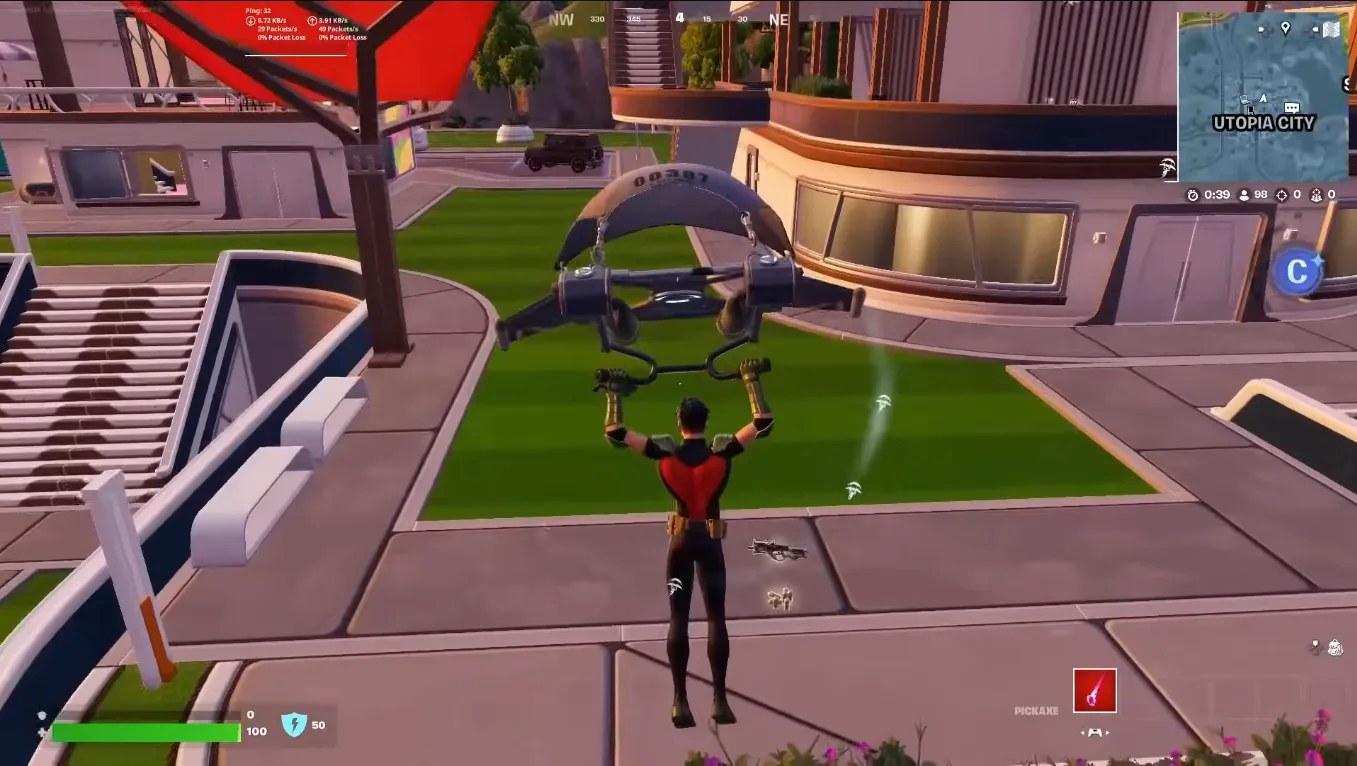Click the chat bubble marker on the minimap
1357x766 pixels.
pos(1291,107)
